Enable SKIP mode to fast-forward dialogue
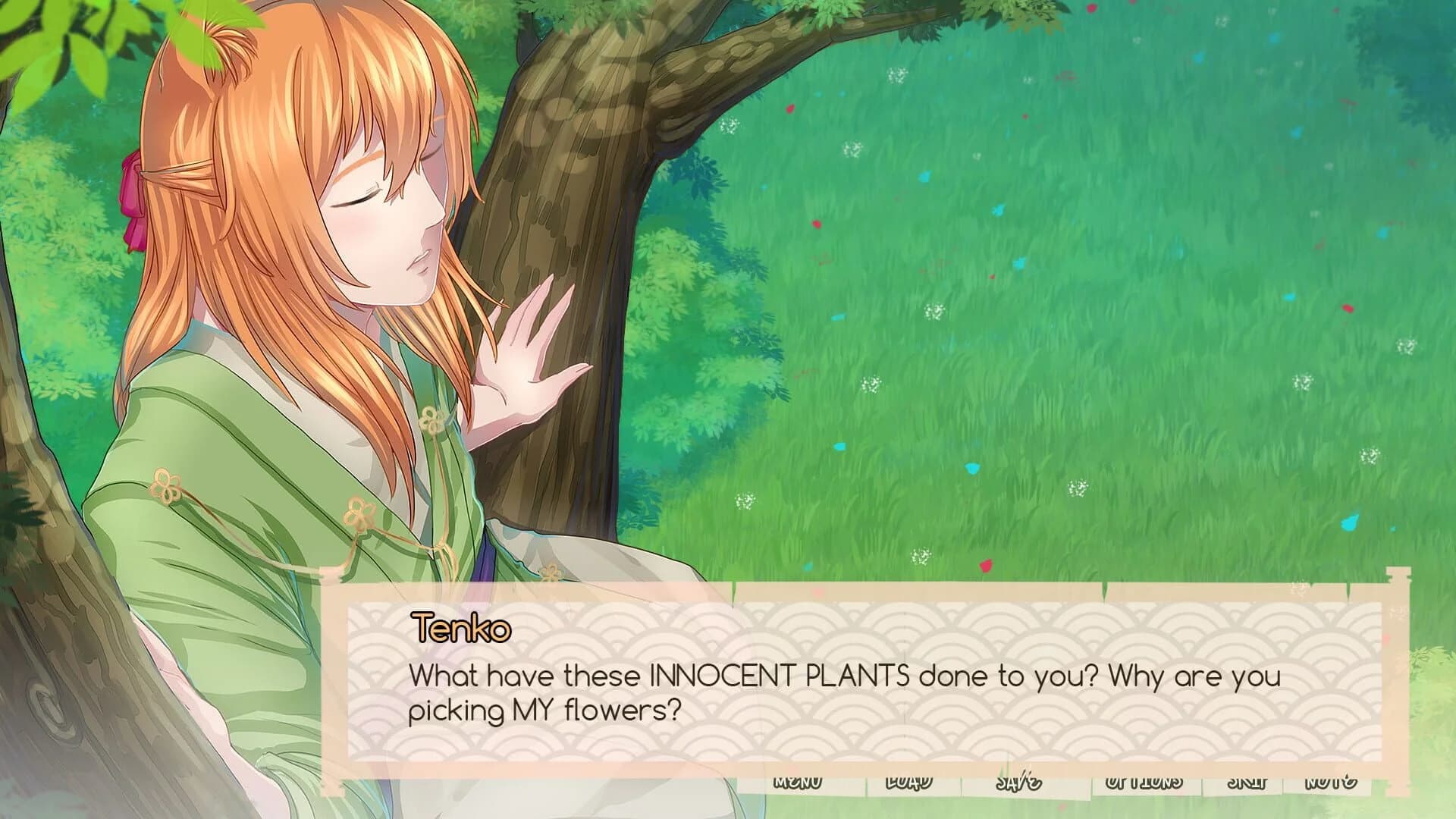The height and width of the screenshot is (819, 1456). [x=1247, y=783]
